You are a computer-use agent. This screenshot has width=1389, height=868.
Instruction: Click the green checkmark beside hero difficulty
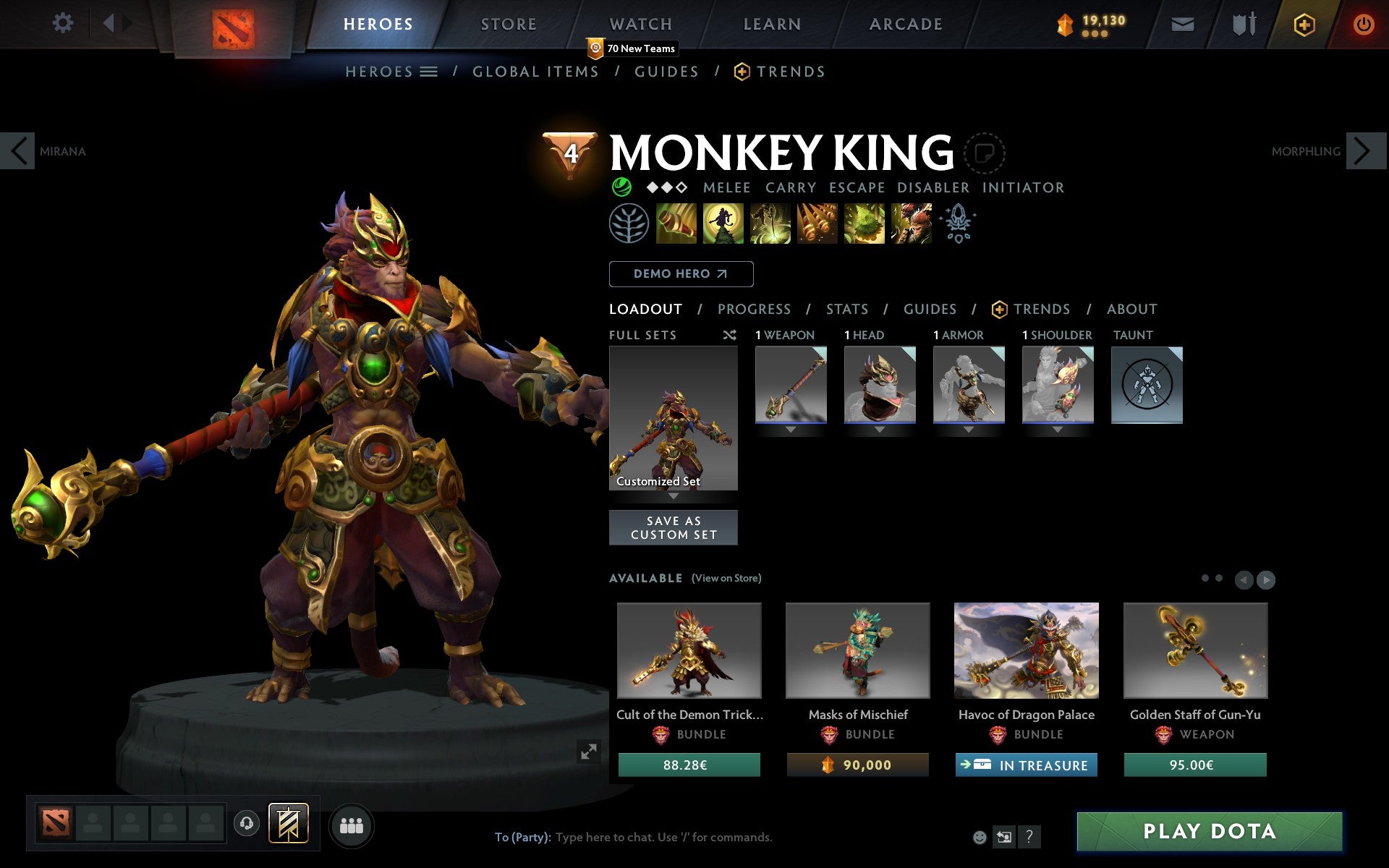point(621,187)
